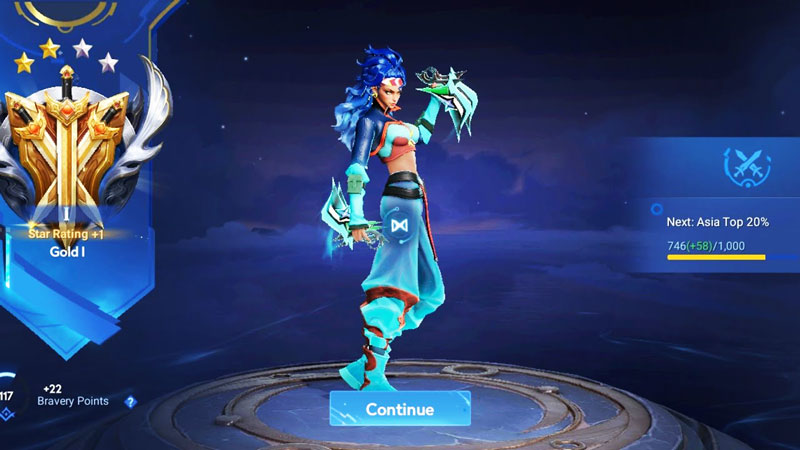Click the Continue button
The image size is (800, 450).
400,409
